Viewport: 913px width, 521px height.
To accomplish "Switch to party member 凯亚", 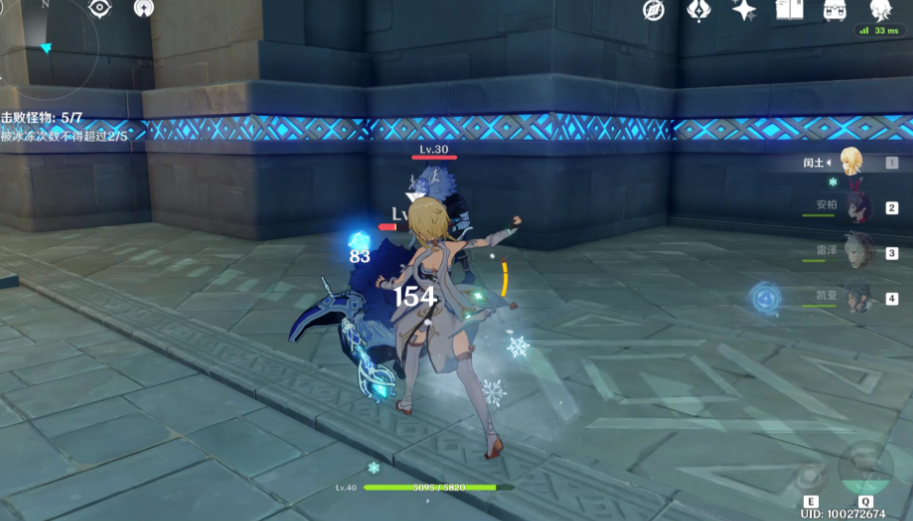I will (x=856, y=297).
